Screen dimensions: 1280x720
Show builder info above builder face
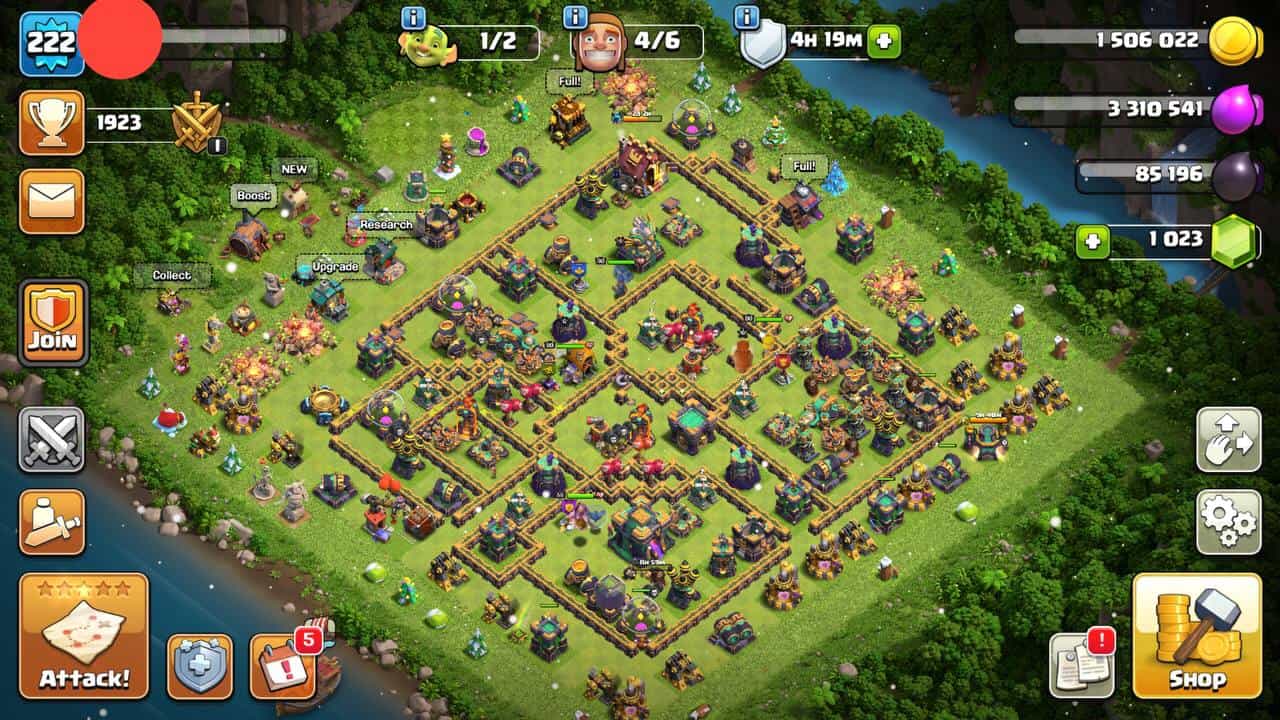pos(575,17)
